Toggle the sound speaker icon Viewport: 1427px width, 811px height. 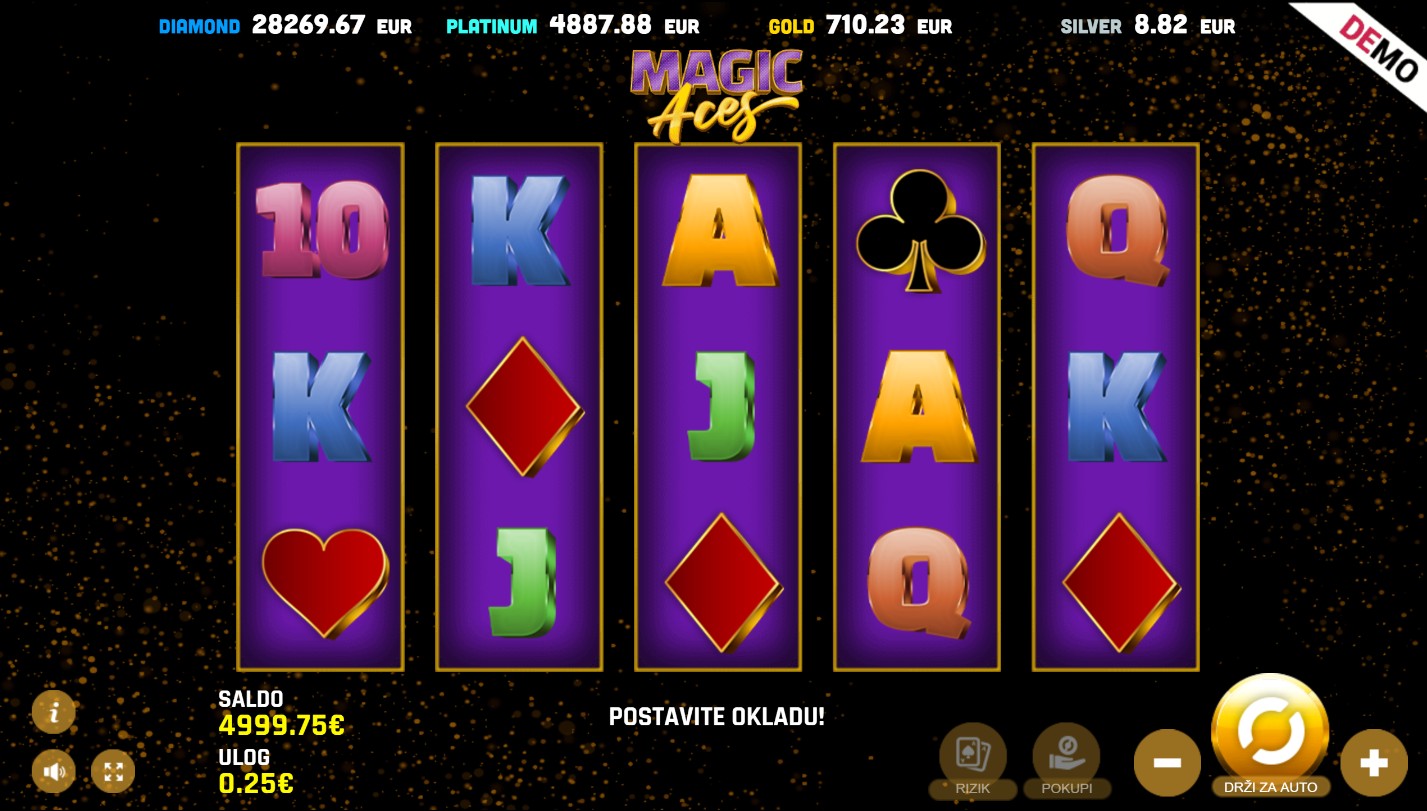click(54, 771)
